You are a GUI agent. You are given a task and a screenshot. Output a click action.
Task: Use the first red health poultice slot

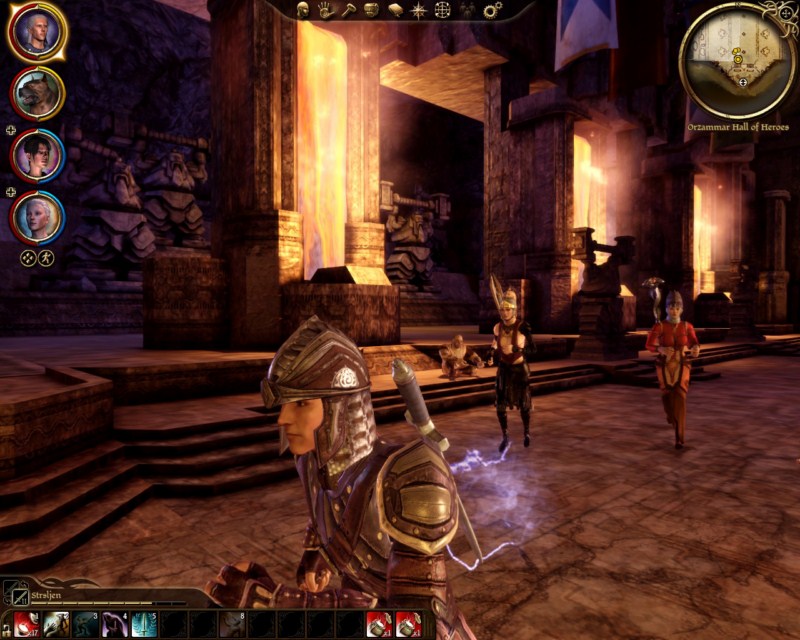[27, 625]
